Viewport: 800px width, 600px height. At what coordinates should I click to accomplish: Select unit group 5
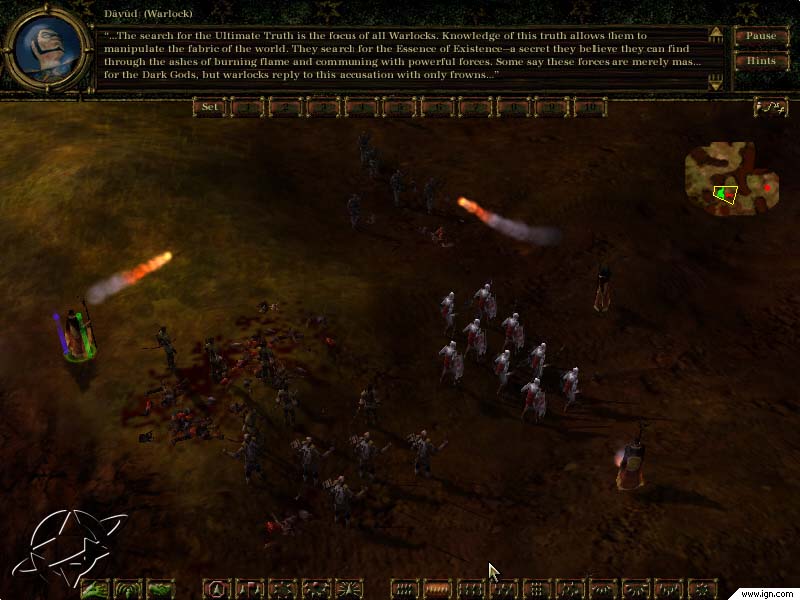[400, 107]
